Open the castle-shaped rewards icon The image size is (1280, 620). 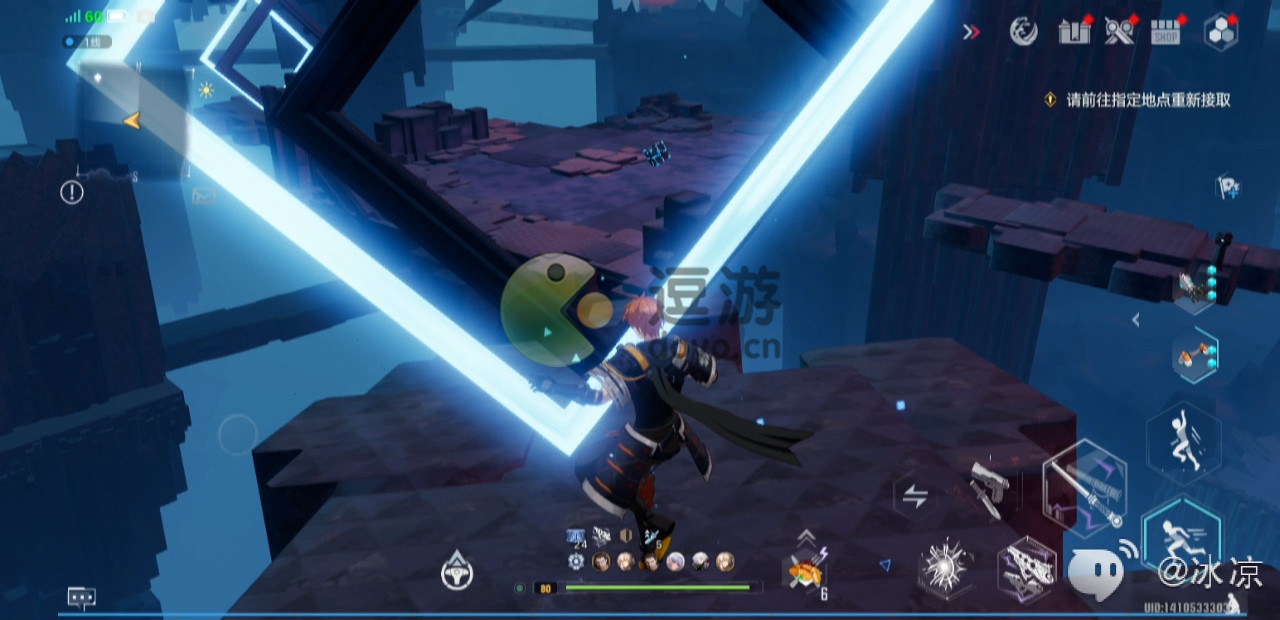(x=1074, y=32)
